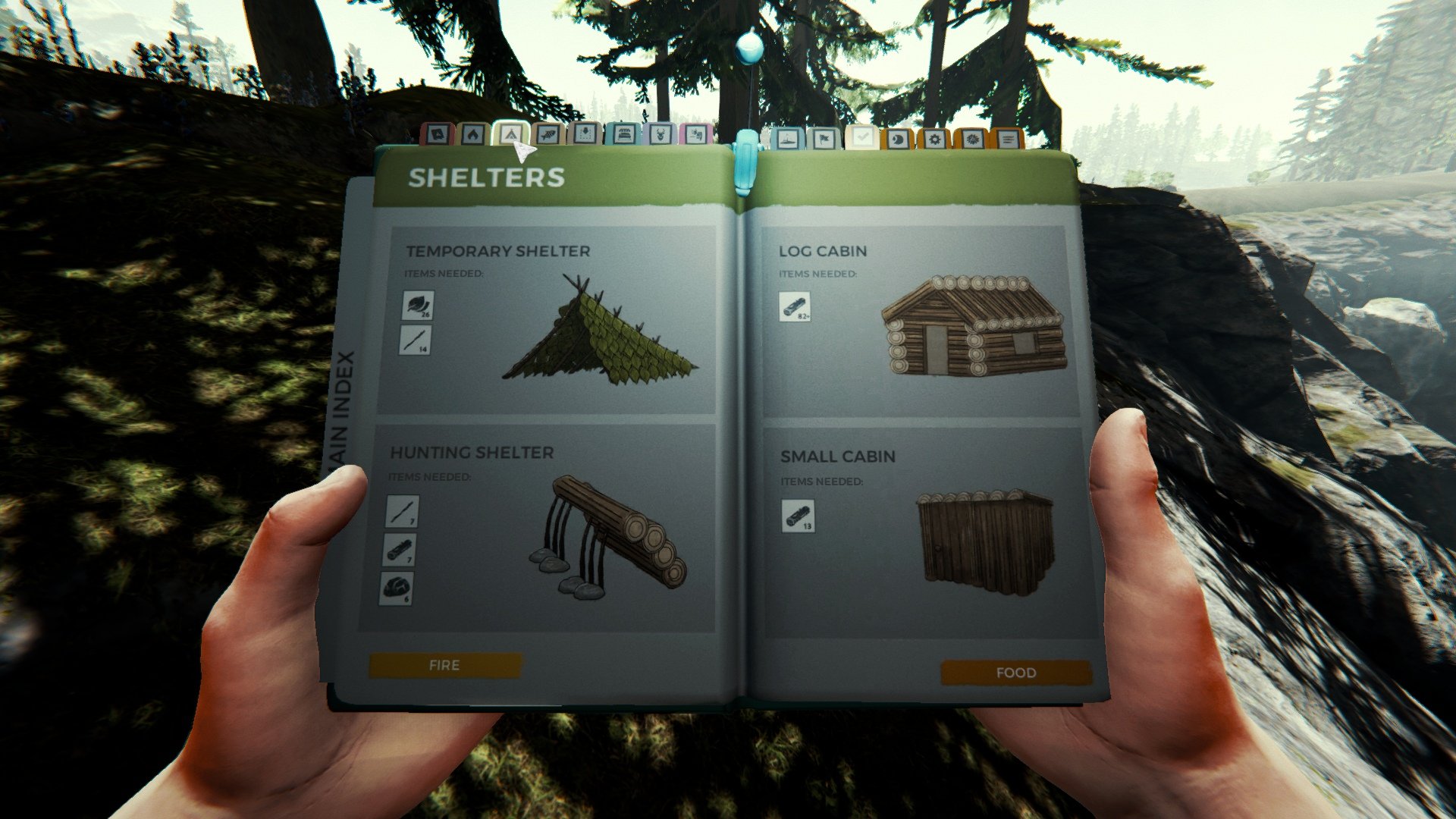This screenshot has width=1456, height=819.
Task: Go forward to the Food page
Action: [1015, 673]
